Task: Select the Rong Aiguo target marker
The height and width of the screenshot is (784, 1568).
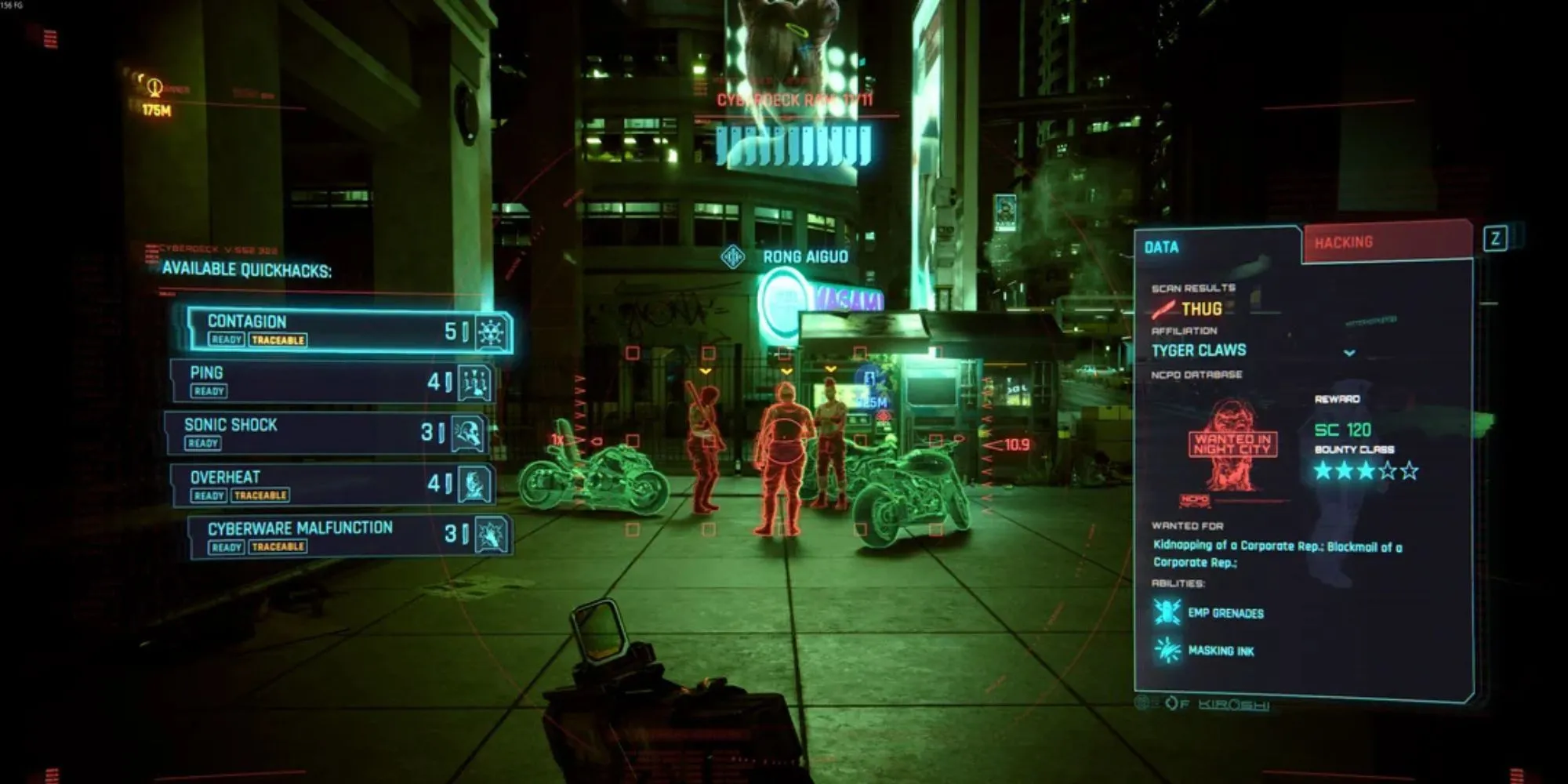Action: pyautogui.click(x=733, y=257)
